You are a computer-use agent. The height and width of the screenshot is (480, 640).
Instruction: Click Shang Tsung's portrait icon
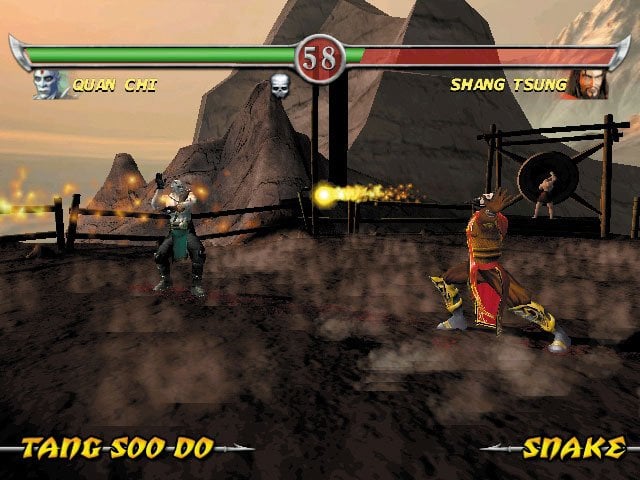click(x=588, y=85)
